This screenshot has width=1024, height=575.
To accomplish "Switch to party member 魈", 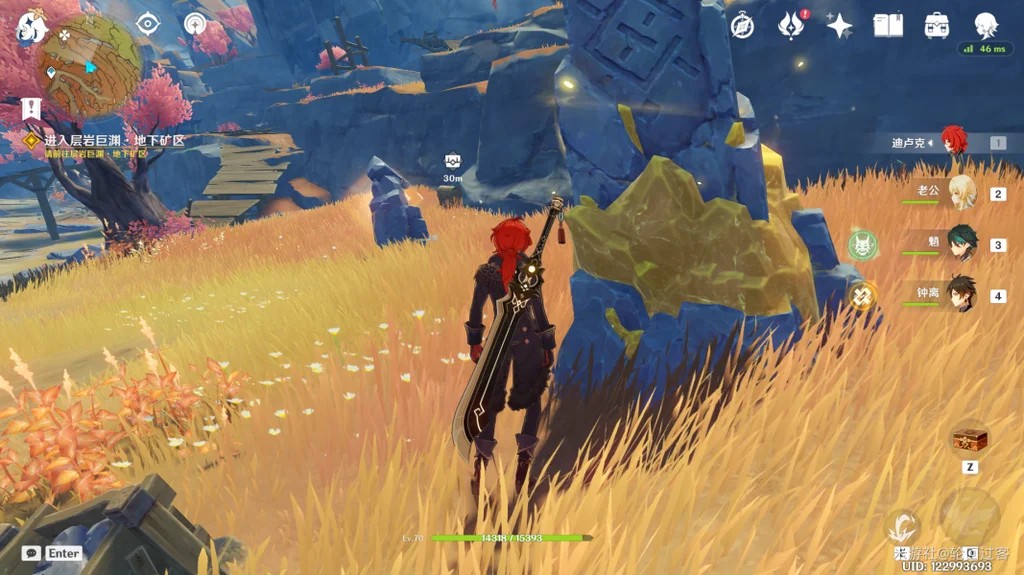I will (960, 245).
